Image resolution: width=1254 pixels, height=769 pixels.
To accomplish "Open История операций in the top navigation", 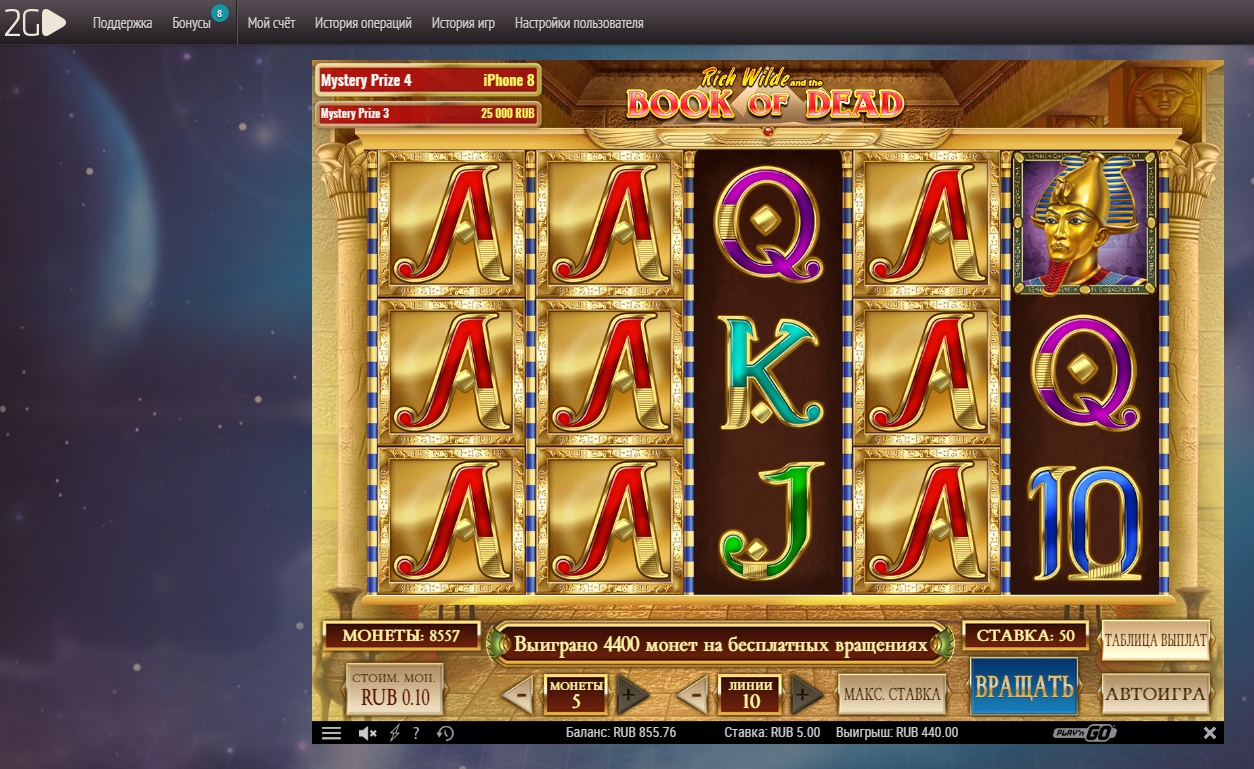I will click(x=363, y=23).
